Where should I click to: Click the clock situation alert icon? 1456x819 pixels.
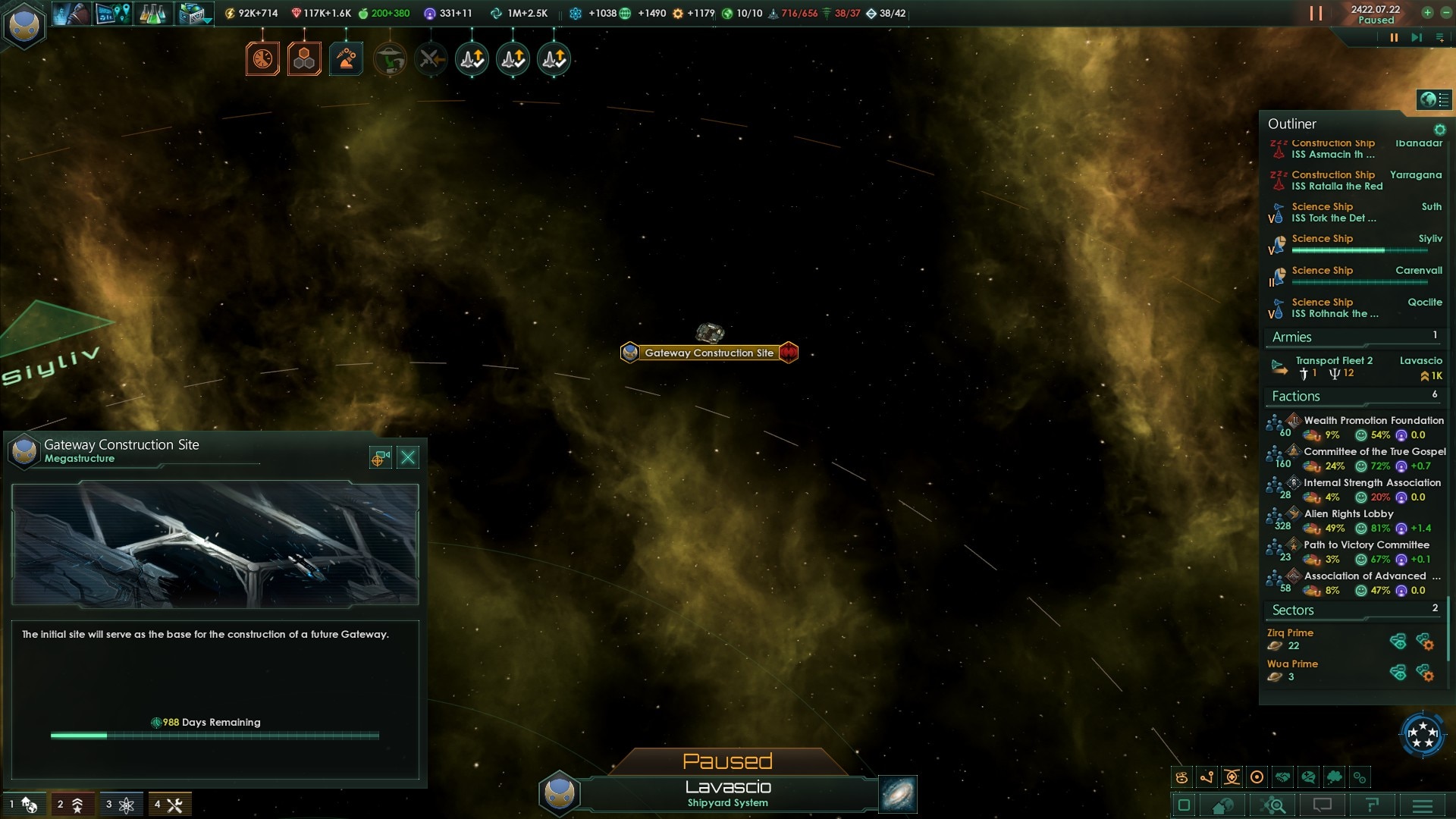click(x=262, y=59)
